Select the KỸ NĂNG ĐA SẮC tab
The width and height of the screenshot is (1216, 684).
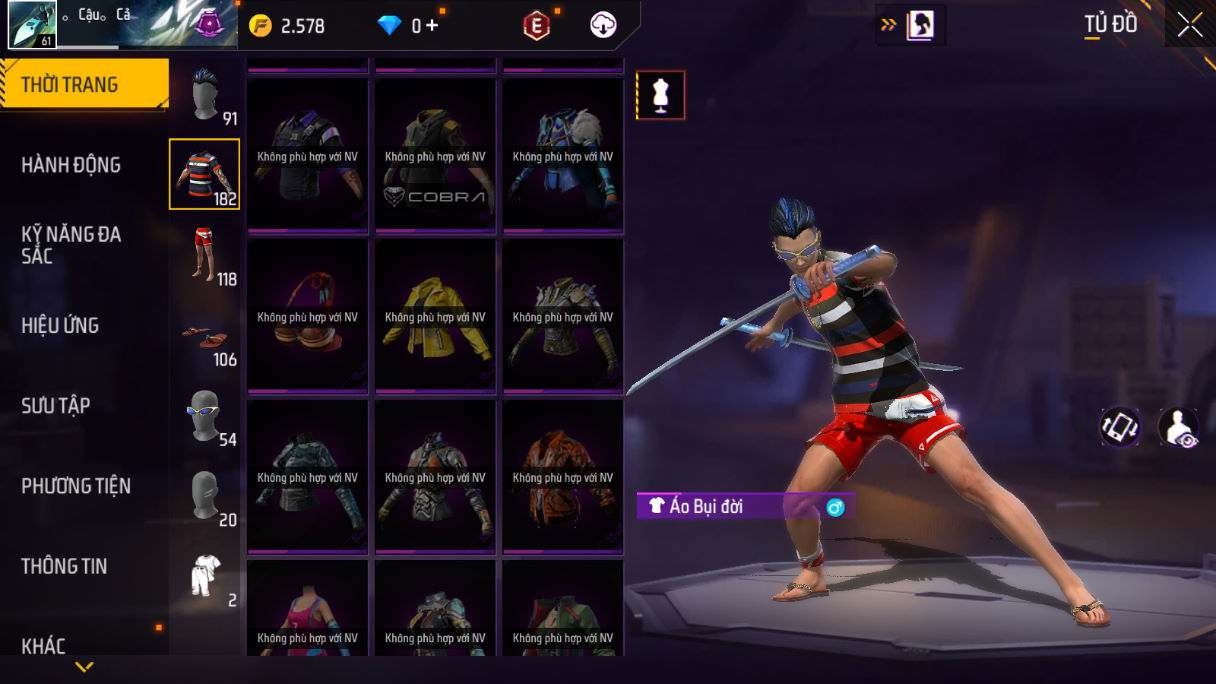[71, 245]
